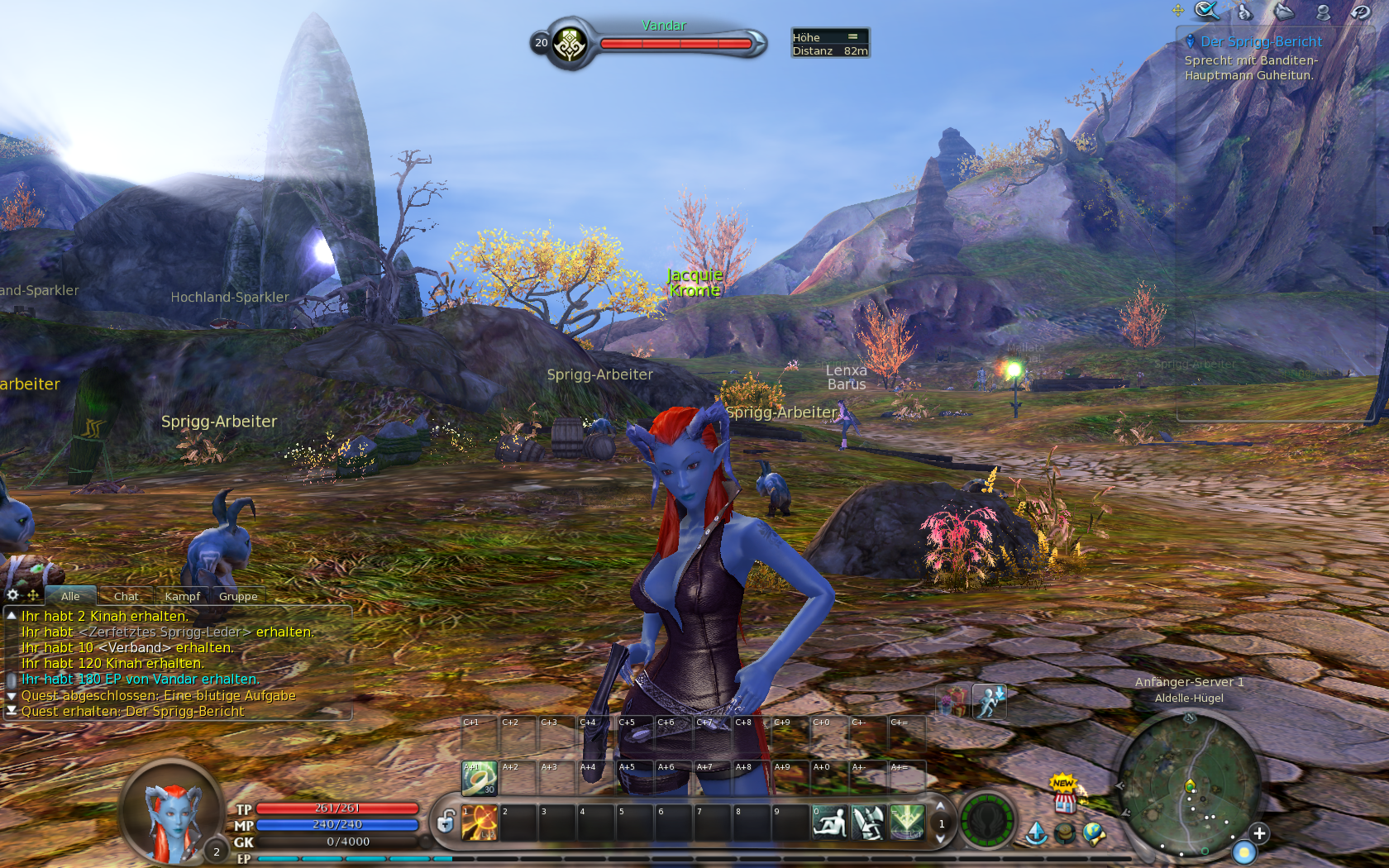Image resolution: width=1389 pixels, height=868 pixels.
Task: Open the Der Sprigg-Bericht quest entry
Action: tap(1261, 41)
